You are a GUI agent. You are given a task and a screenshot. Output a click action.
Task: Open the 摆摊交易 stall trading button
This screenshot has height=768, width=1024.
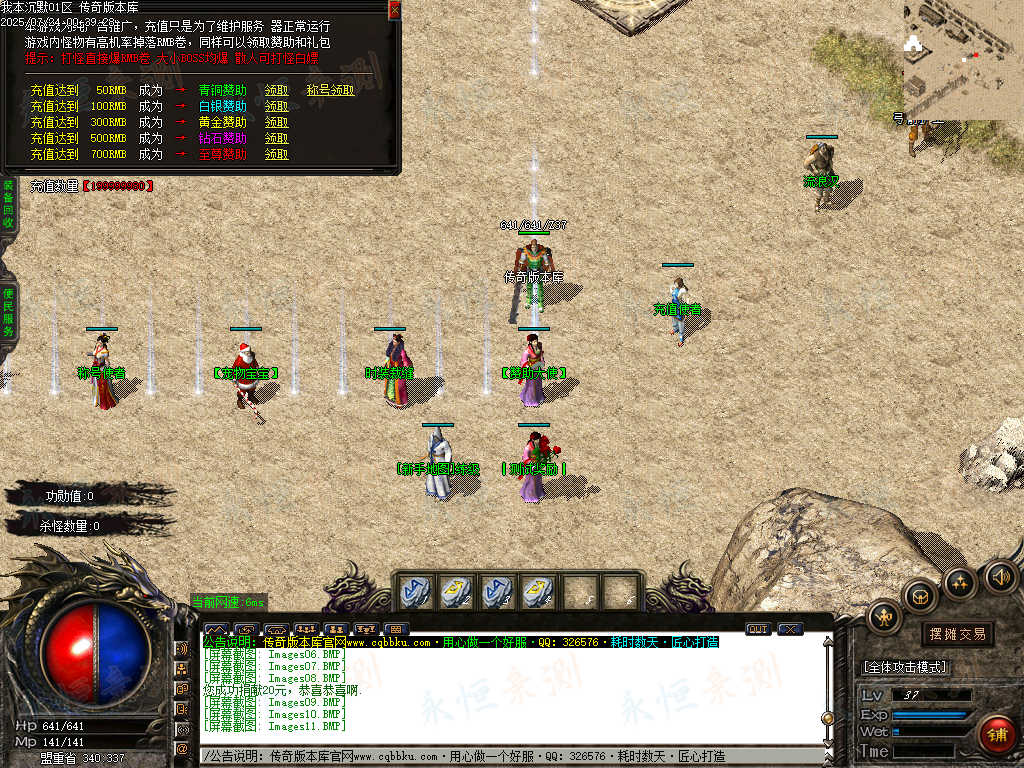(957, 634)
